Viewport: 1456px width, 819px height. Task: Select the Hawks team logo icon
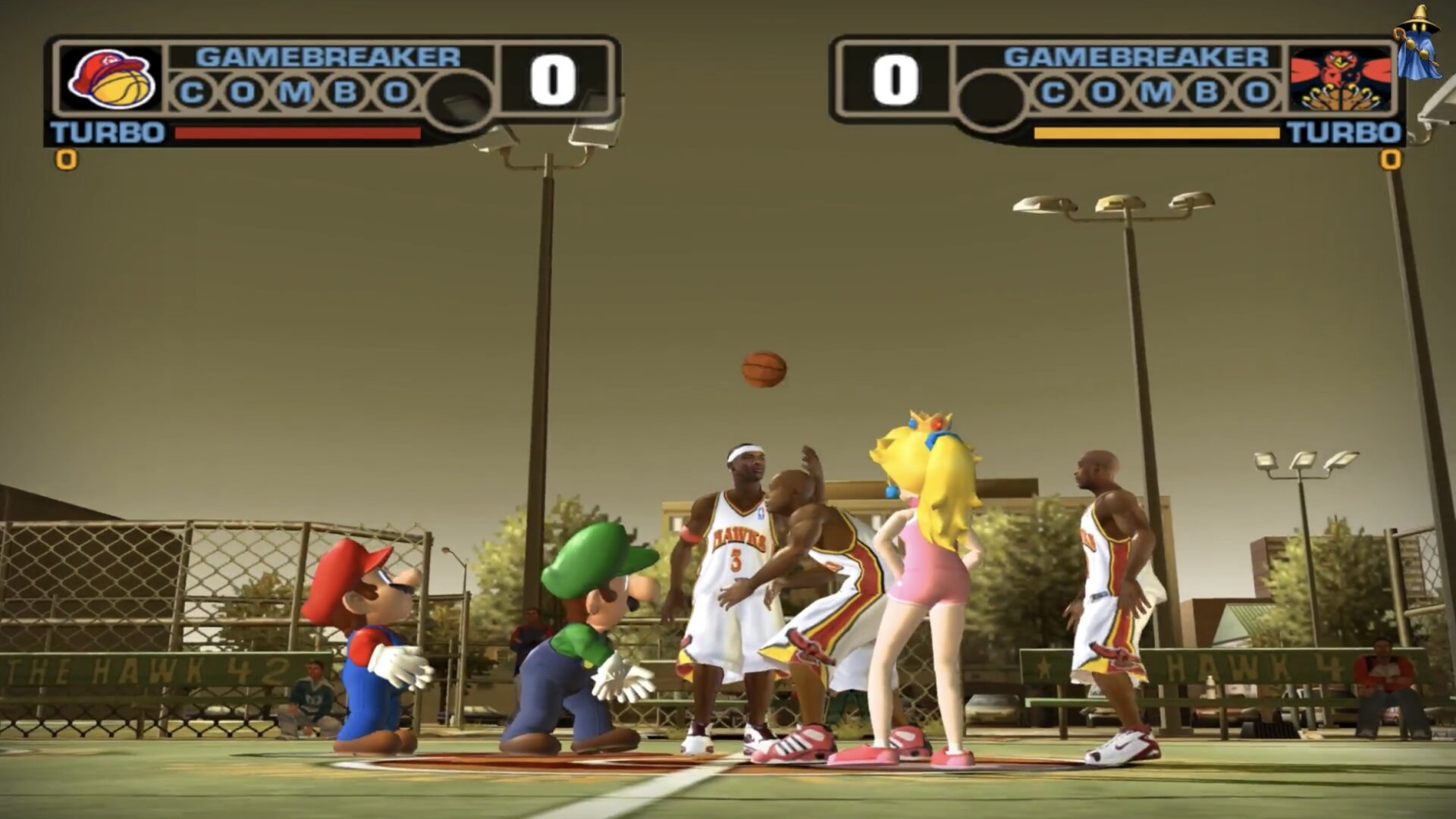point(1340,80)
